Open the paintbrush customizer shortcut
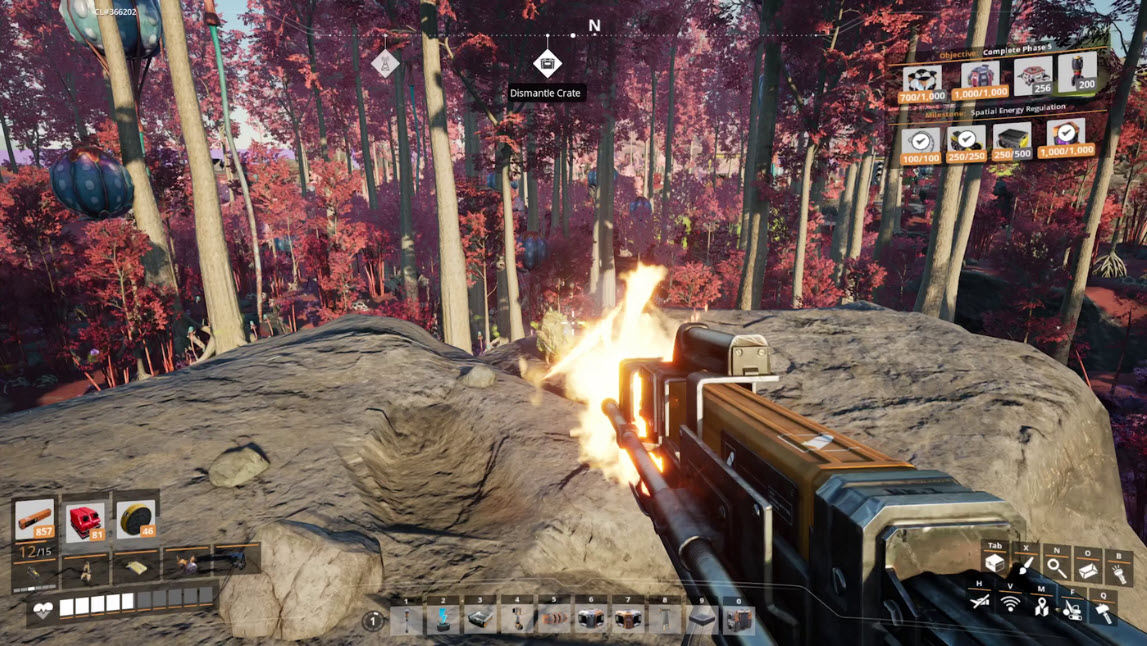 [1025, 567]
